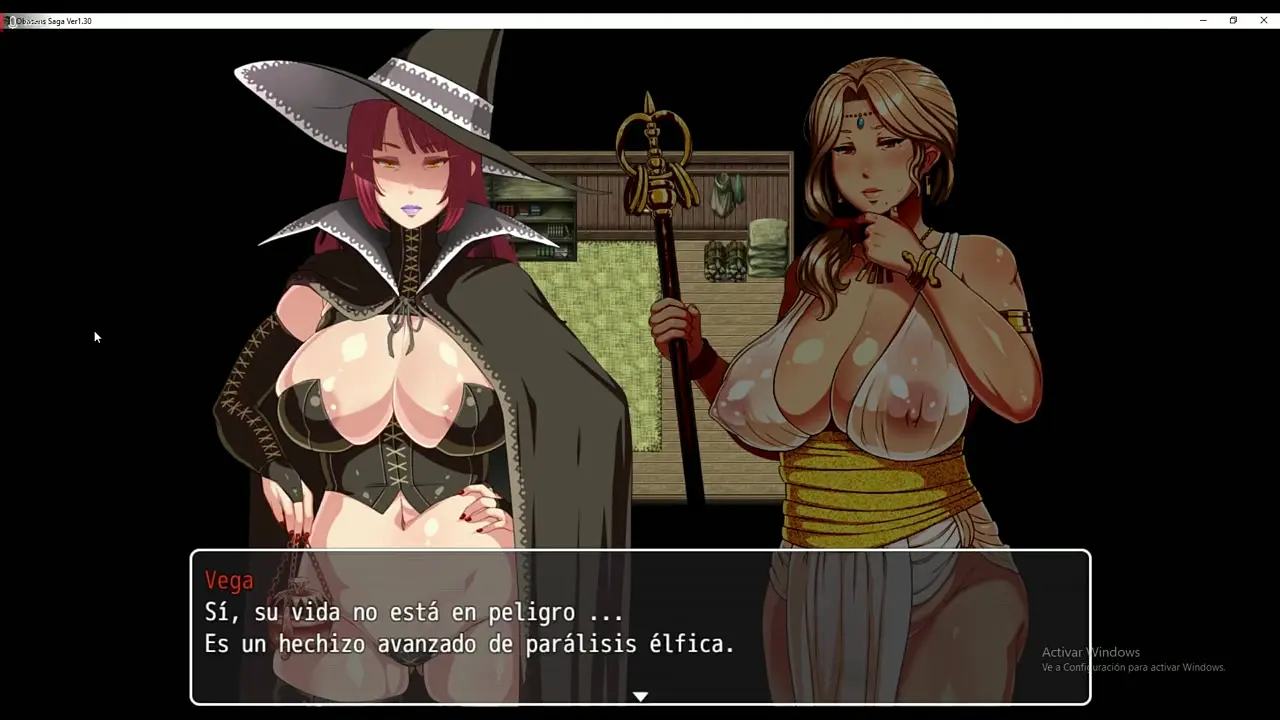Minimize the game window
Image resolution: width=1280 pixels, height=720 pixels.
pos(1203,20)
